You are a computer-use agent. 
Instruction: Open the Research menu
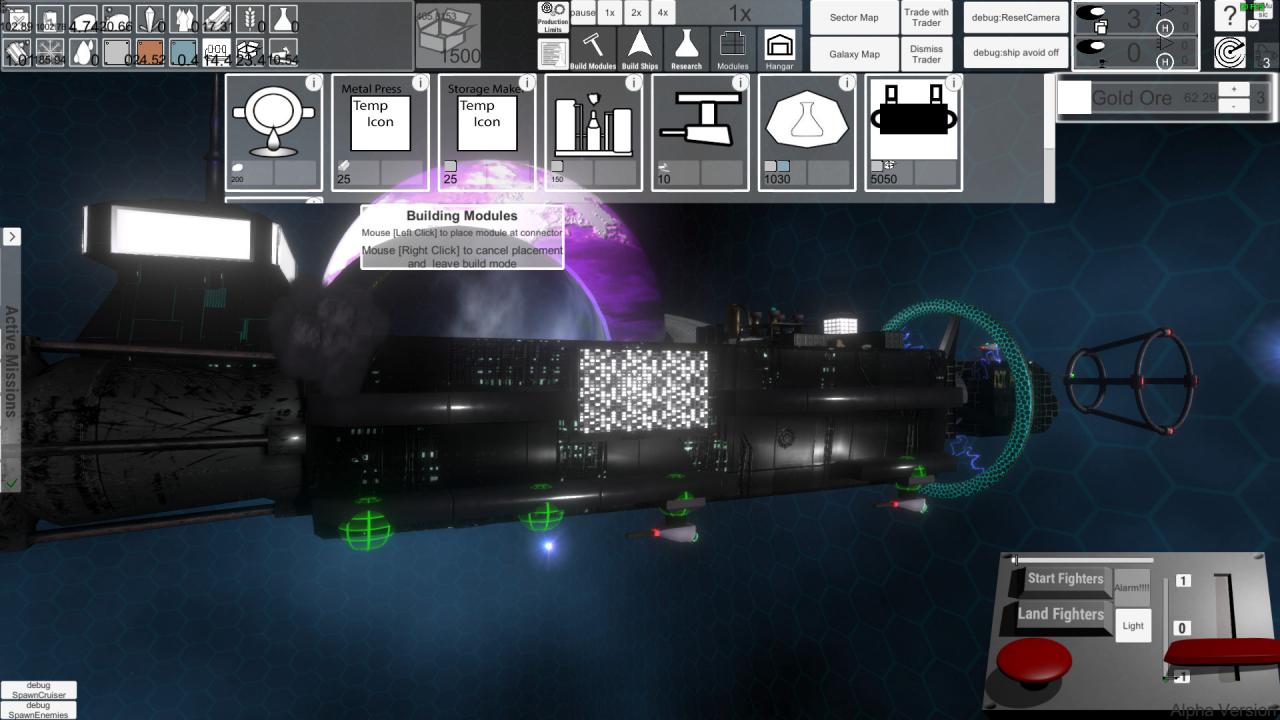click(686, 49)
